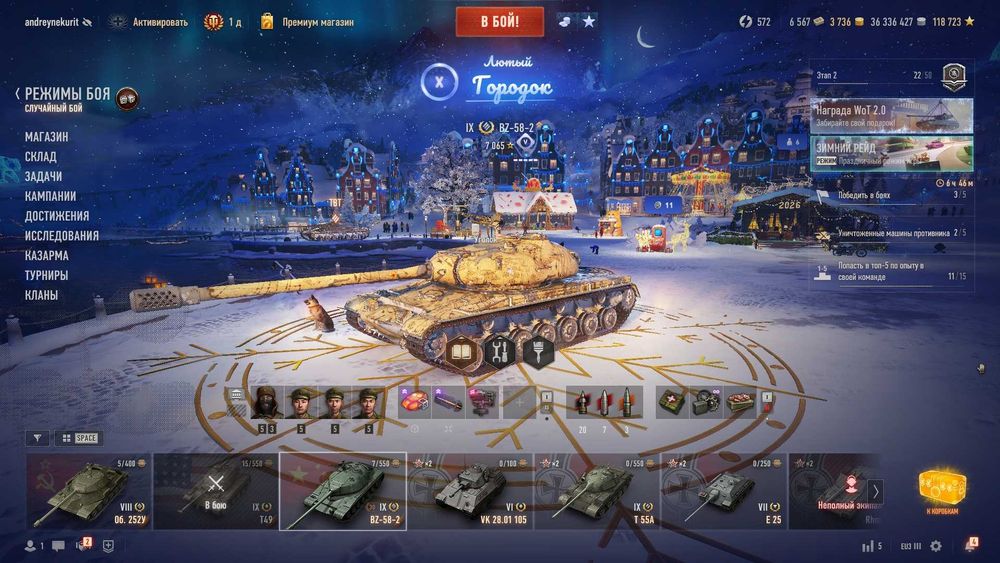Choose the T 55A tank in carousel
Image resolution: width=1000 pixels, height=563 pixels.
click(x=595, y=490)
